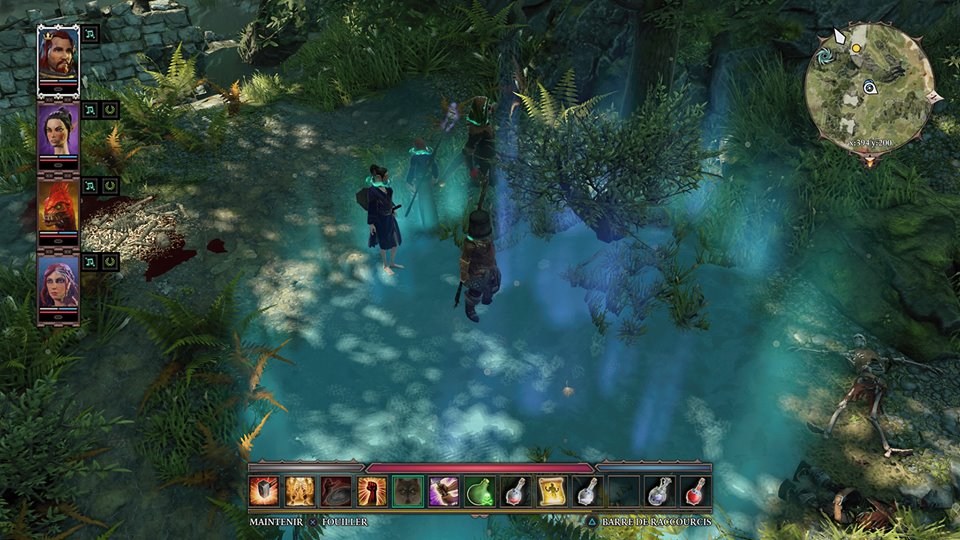Select the wolf head skill slot
960x540 pixels.
tap(407, 491)
